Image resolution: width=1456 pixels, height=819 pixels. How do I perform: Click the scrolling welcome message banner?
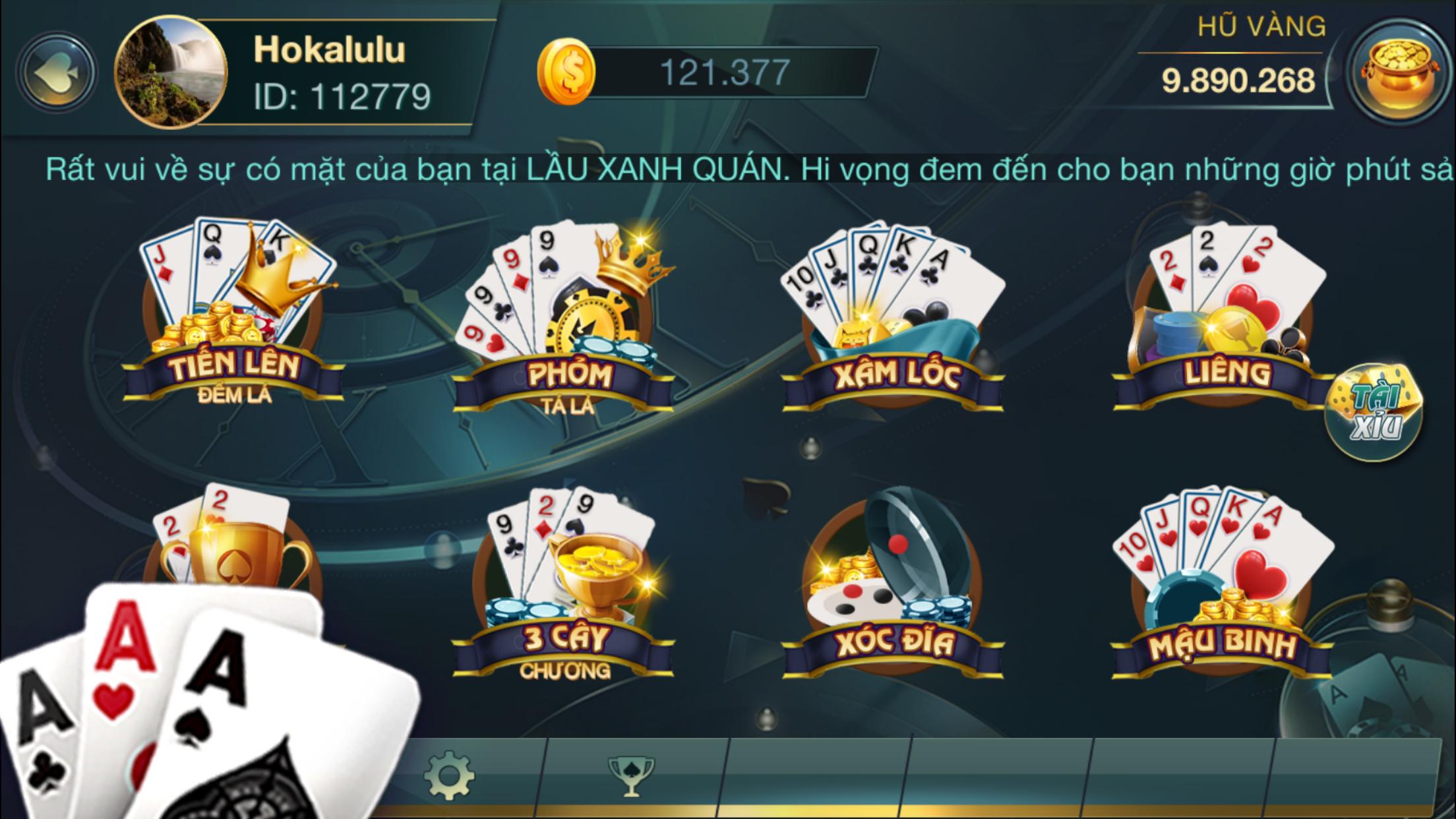725,170
